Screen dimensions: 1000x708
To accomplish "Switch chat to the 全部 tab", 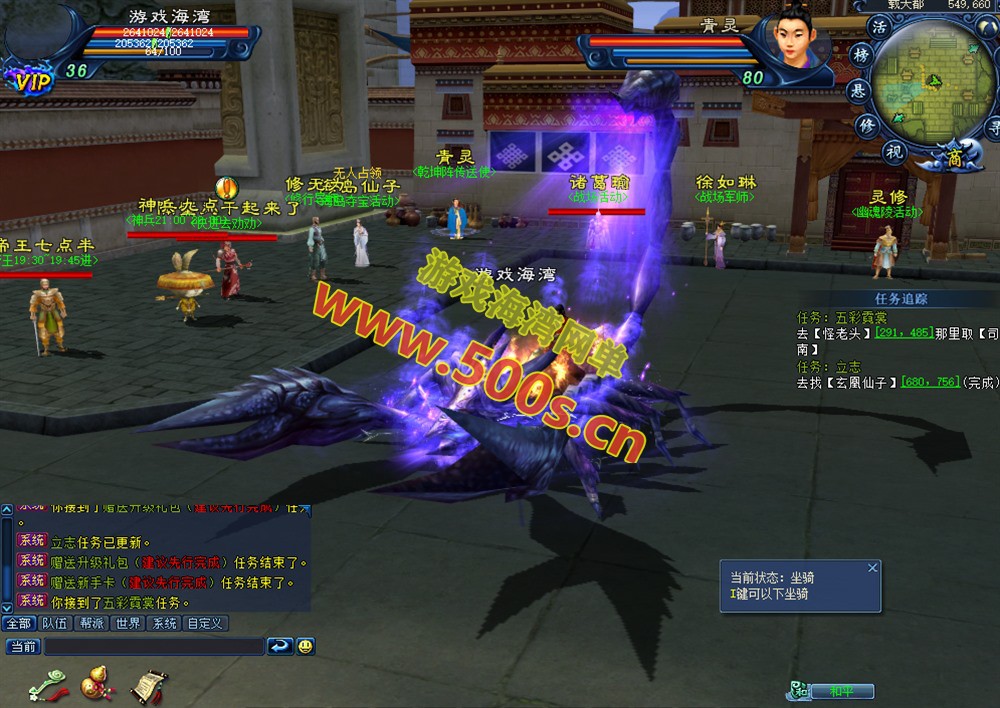I will [17, 623].
